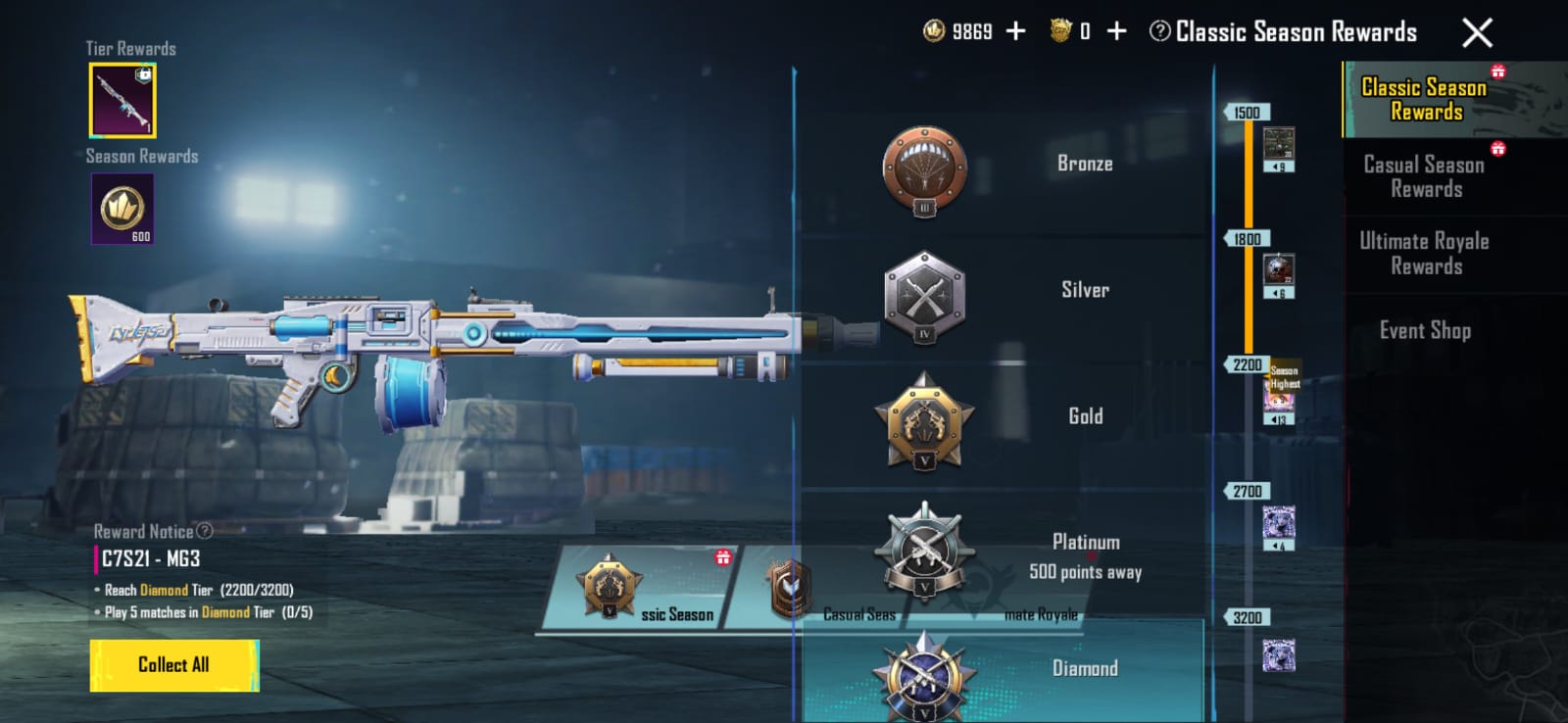Add more coins next to 9869

coord(1016,31)
